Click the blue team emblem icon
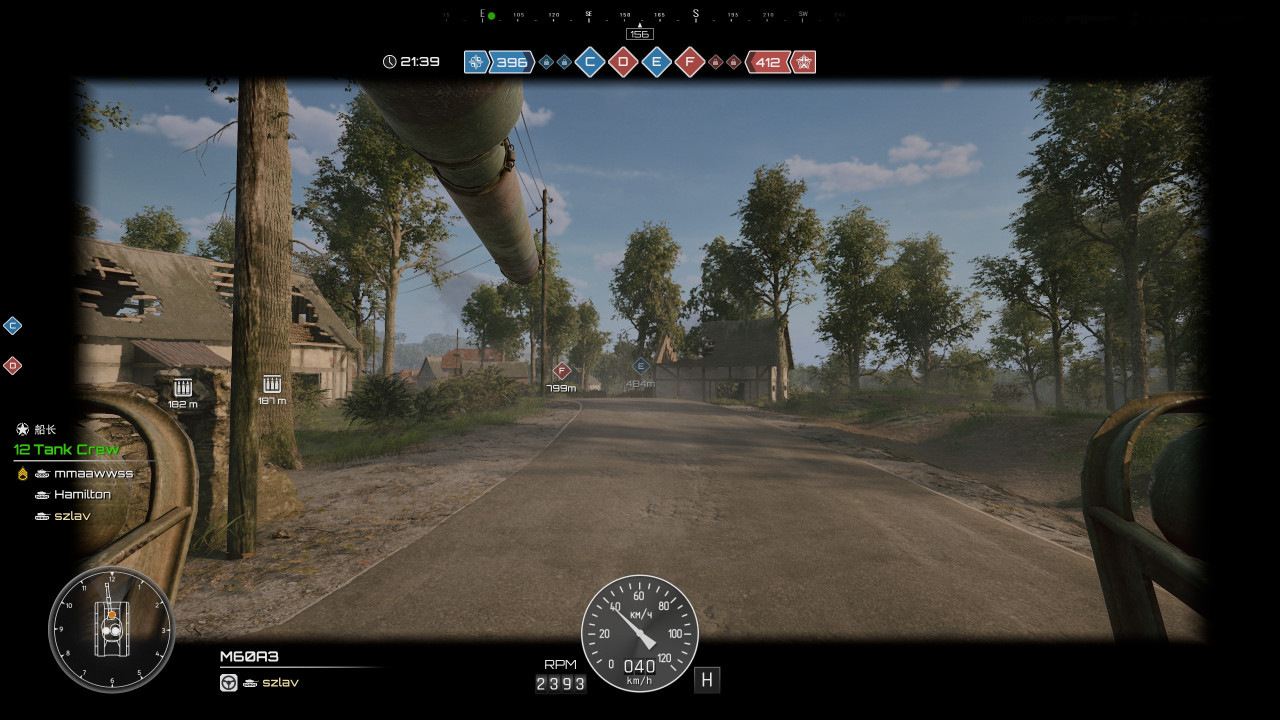This screenshot has height=720, width=1280. [476, 62]
